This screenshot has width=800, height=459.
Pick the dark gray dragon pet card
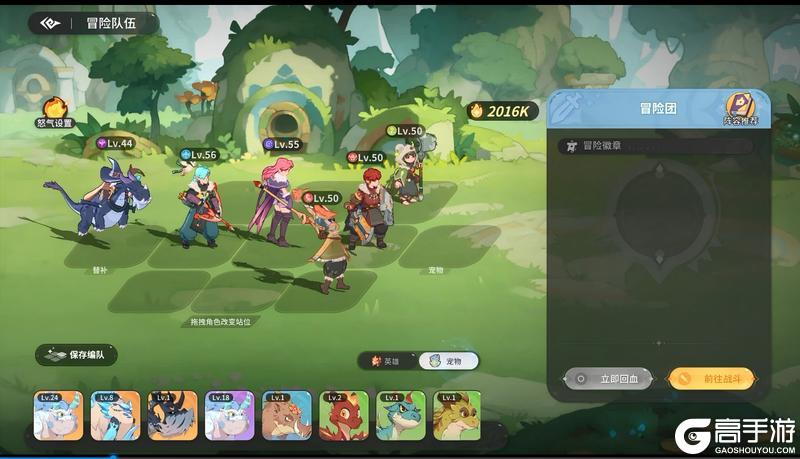[172, 415]
